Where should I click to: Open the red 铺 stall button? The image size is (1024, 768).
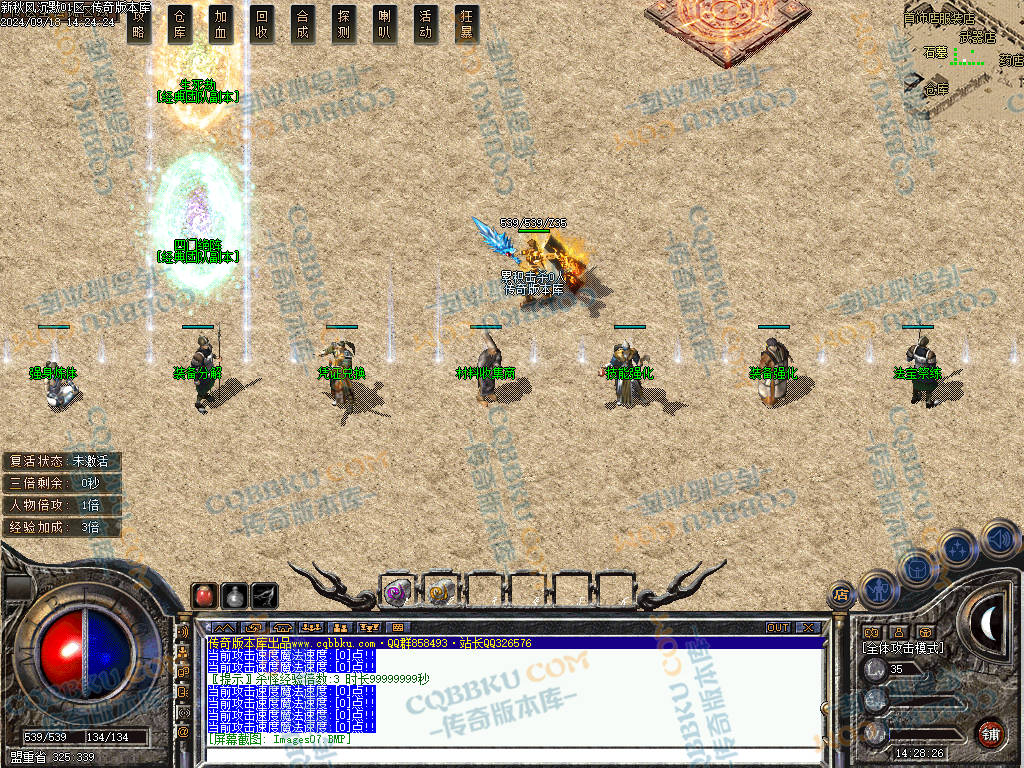click(x=989, y=733)
